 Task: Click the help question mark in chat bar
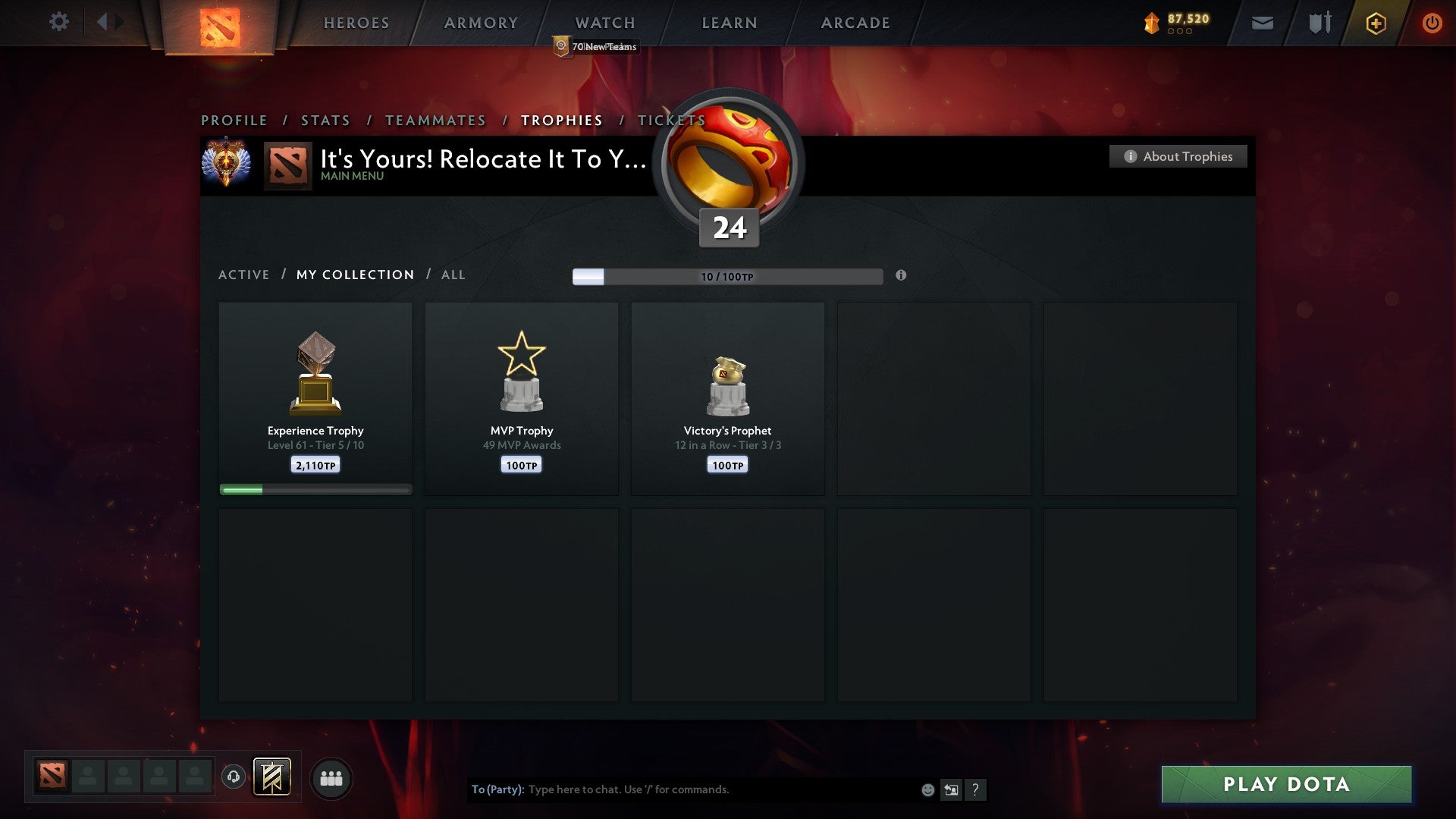point(976,789)
